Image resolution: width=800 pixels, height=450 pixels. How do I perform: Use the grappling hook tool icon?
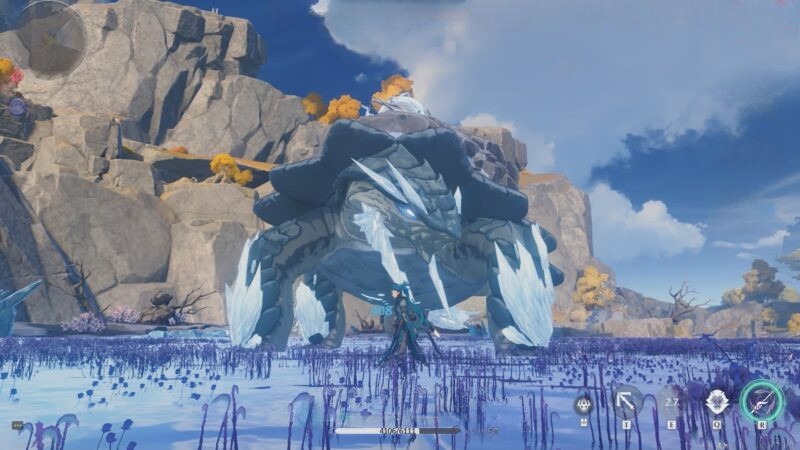point(627,402)
